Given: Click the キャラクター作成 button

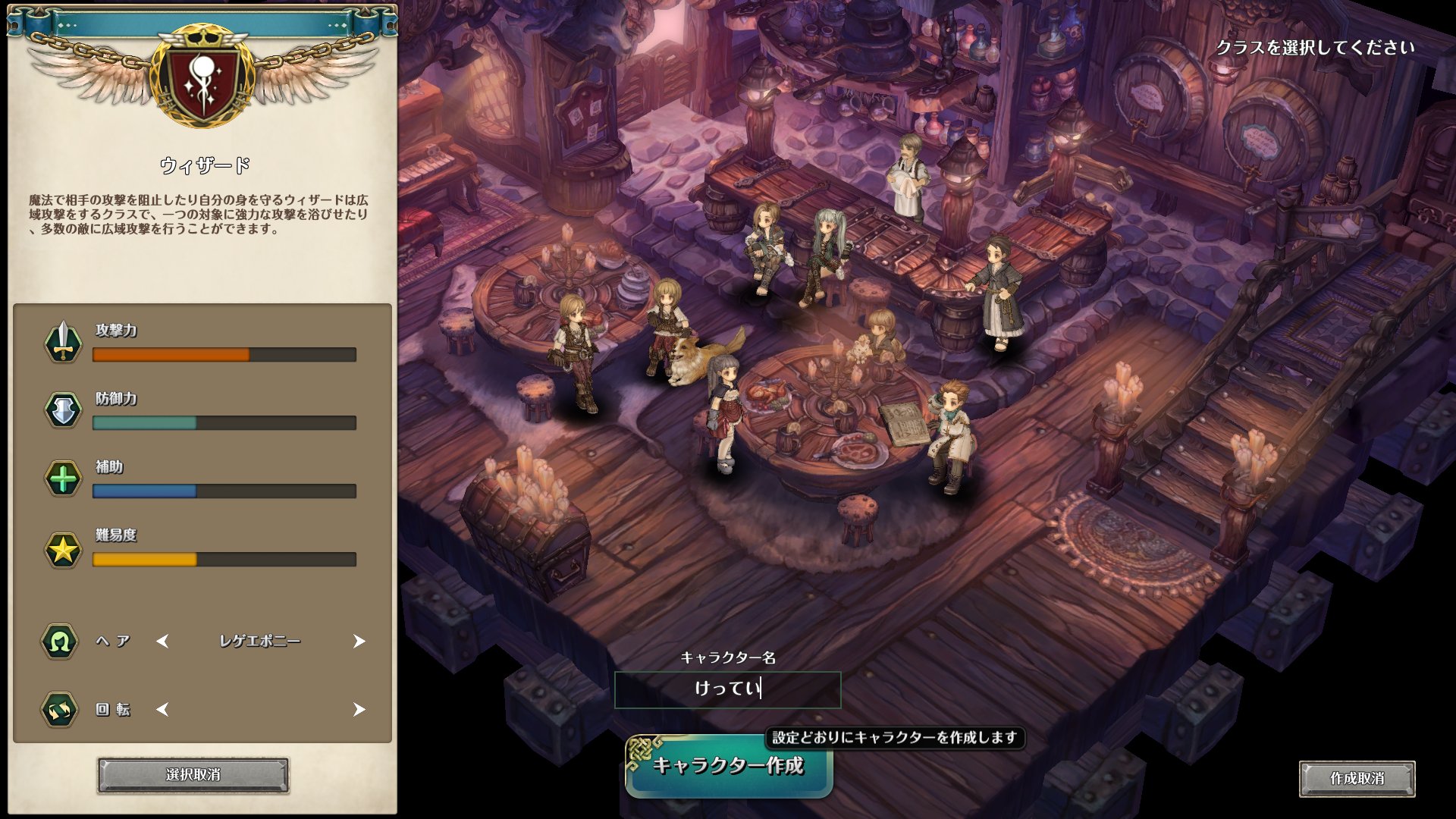Looking at the screenshot, I should [728, 766].
